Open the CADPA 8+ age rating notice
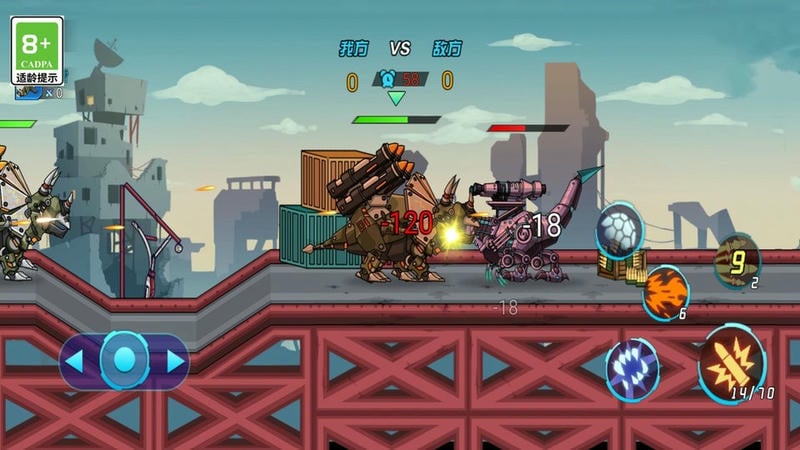 [37, 50]
